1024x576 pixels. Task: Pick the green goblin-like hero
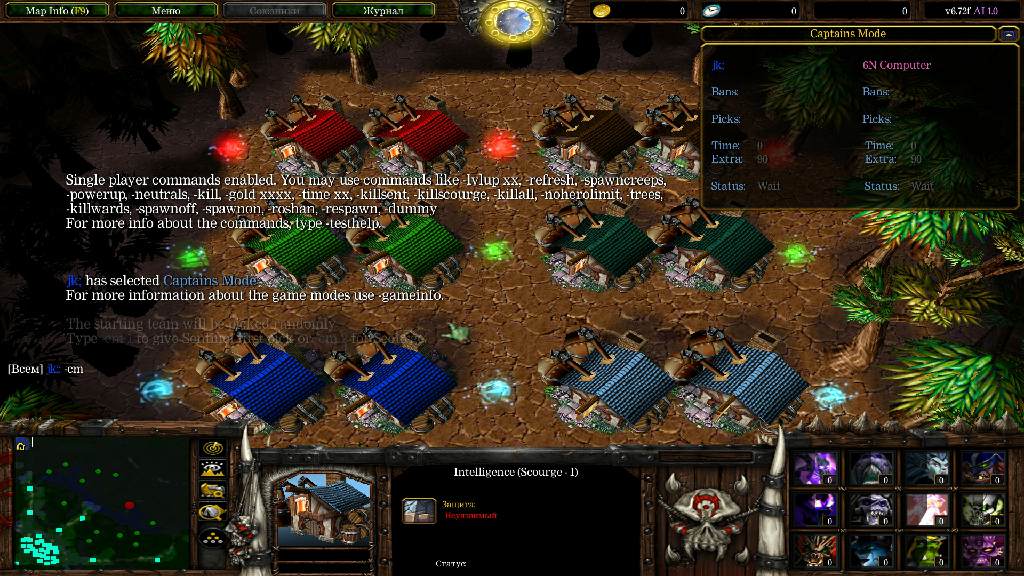[925, 550]
